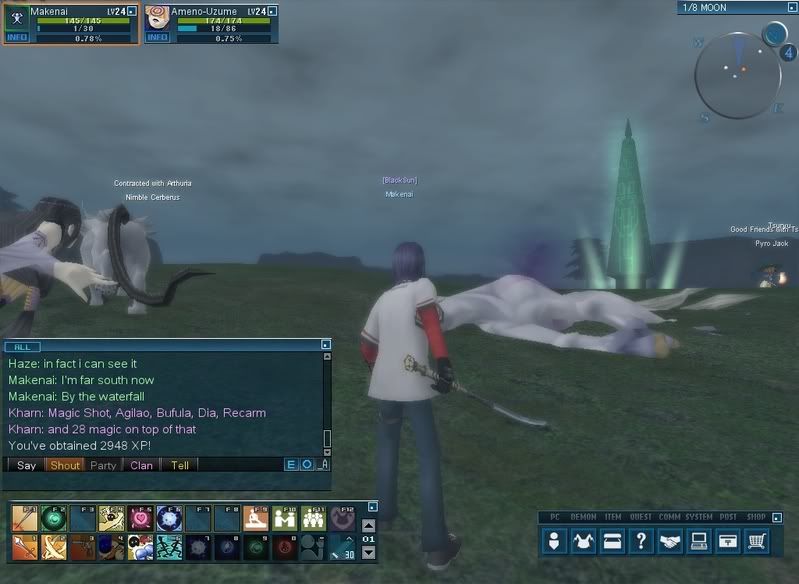Open the Quest question mark menu
The width and height of the screenshot is (799, 584).
(x=642, y=541)
